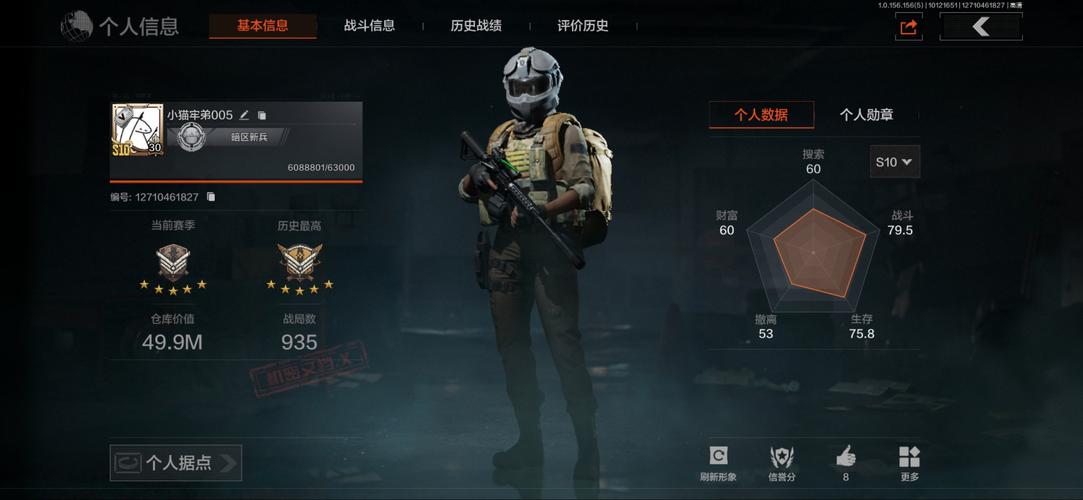Tap the thumbs-up like icon
Image resolution: width=1083 pixels, height=500 pixels.
(x=846, y=458)
